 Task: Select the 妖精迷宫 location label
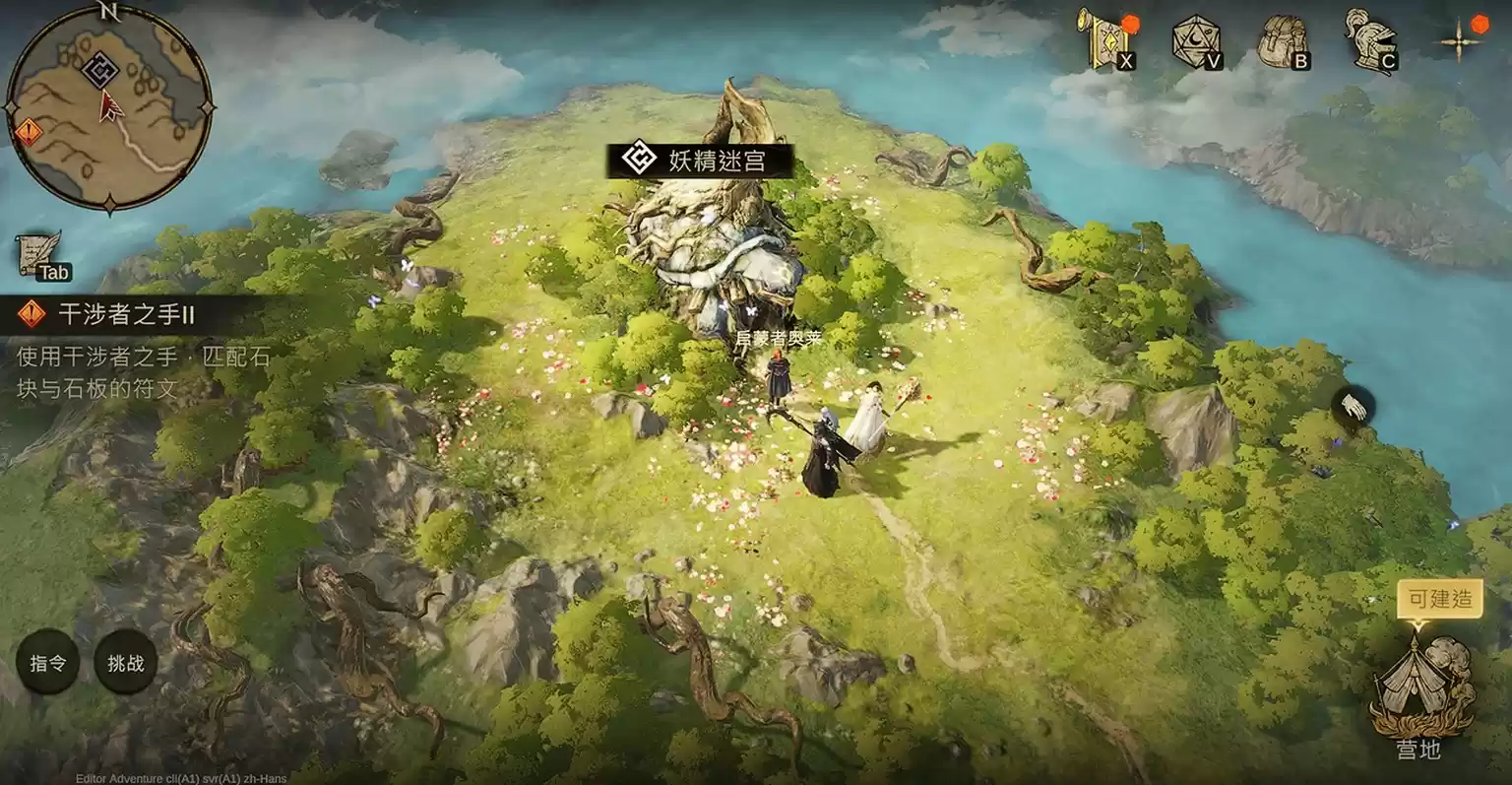[x=700, y=161]
